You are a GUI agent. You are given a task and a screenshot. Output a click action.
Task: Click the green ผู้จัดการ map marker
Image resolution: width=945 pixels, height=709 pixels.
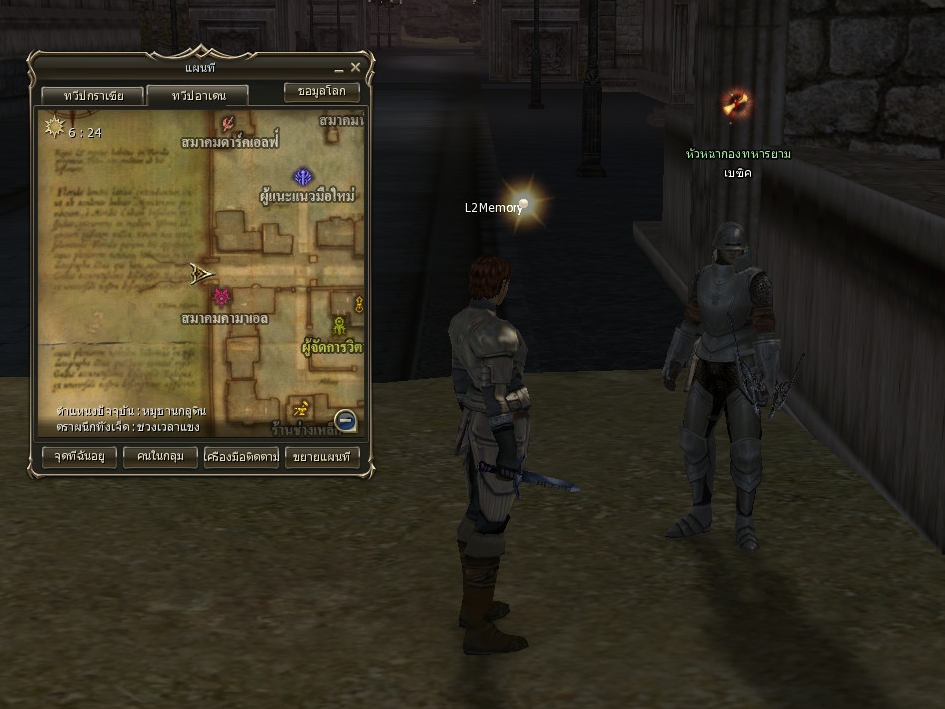point(339,326)
